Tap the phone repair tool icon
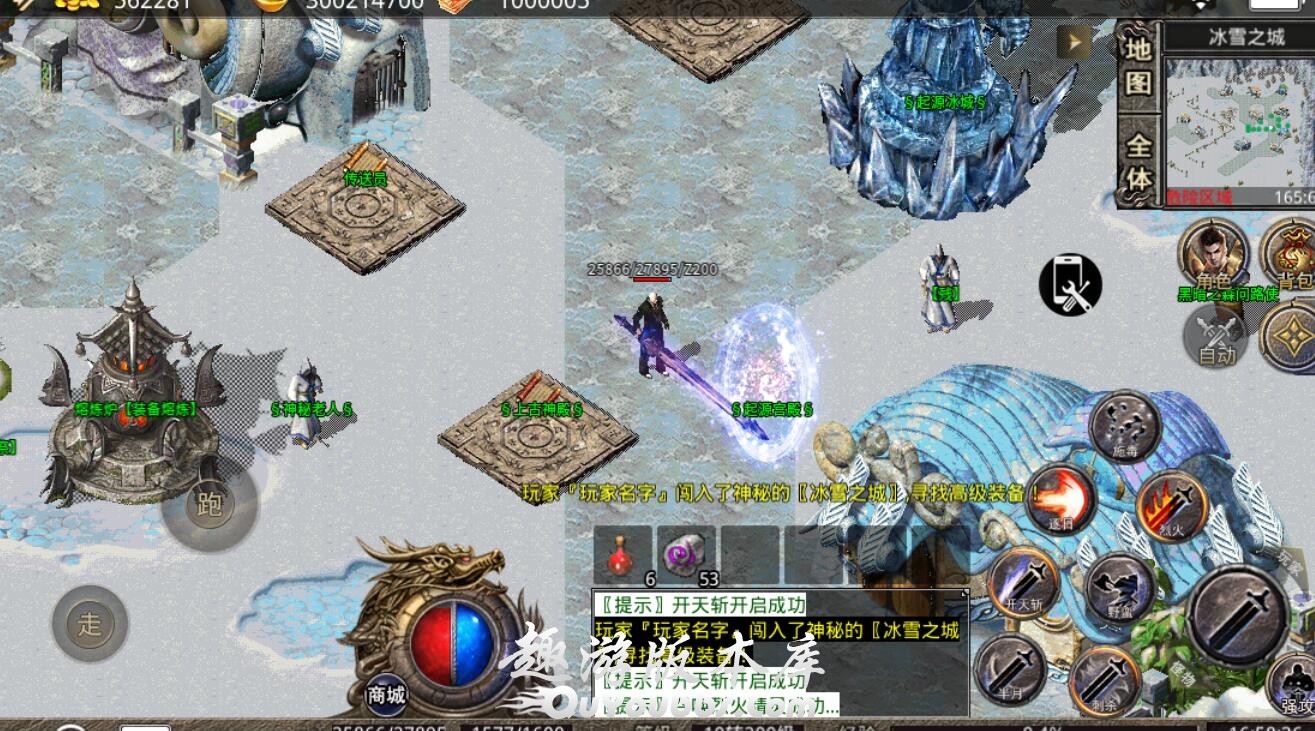Image resolution: width=1315 pixels, height=731 pixels. (x=1070, y=285)
